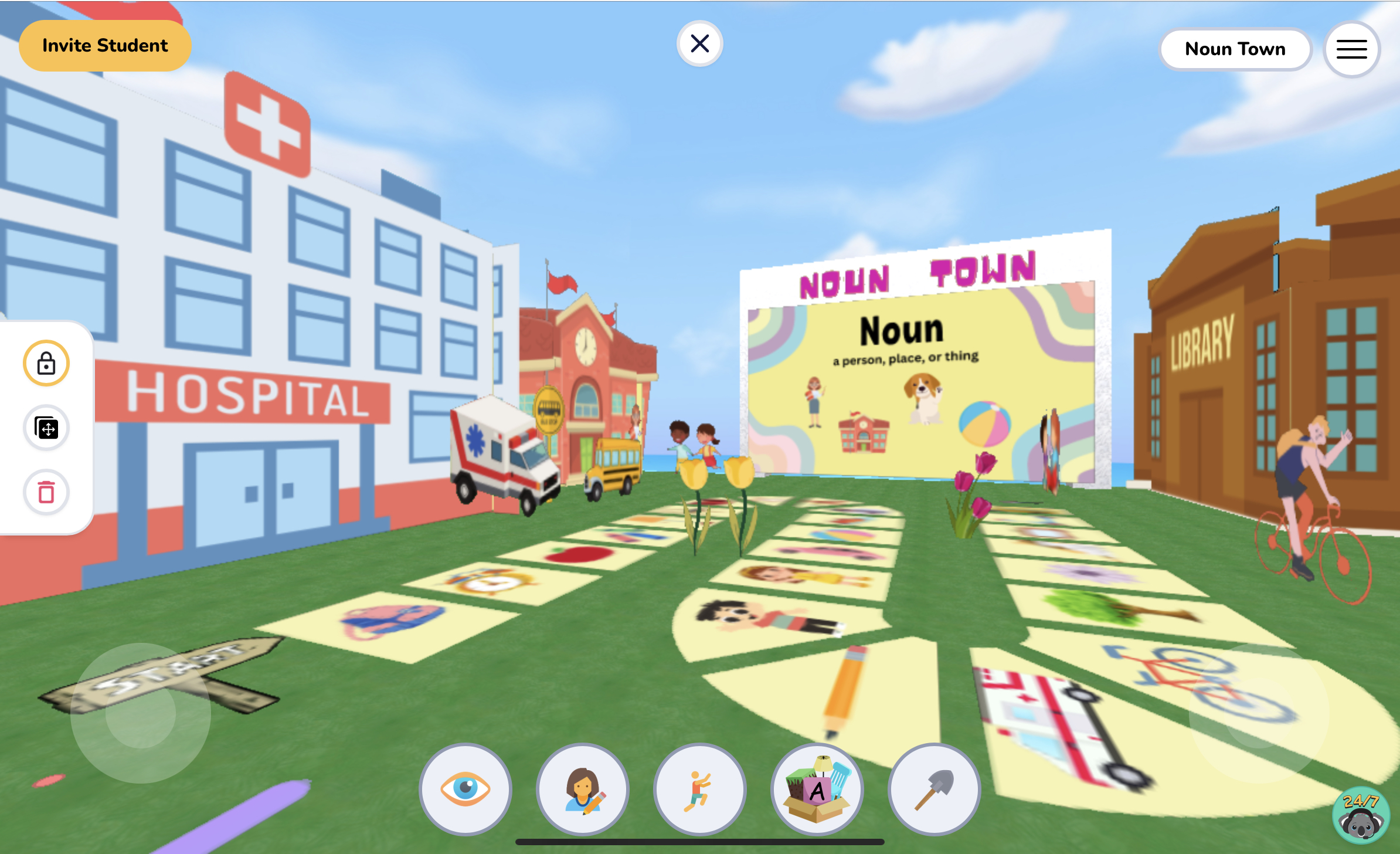
Task: Click the Invite Student button
Action: [105, 45]
